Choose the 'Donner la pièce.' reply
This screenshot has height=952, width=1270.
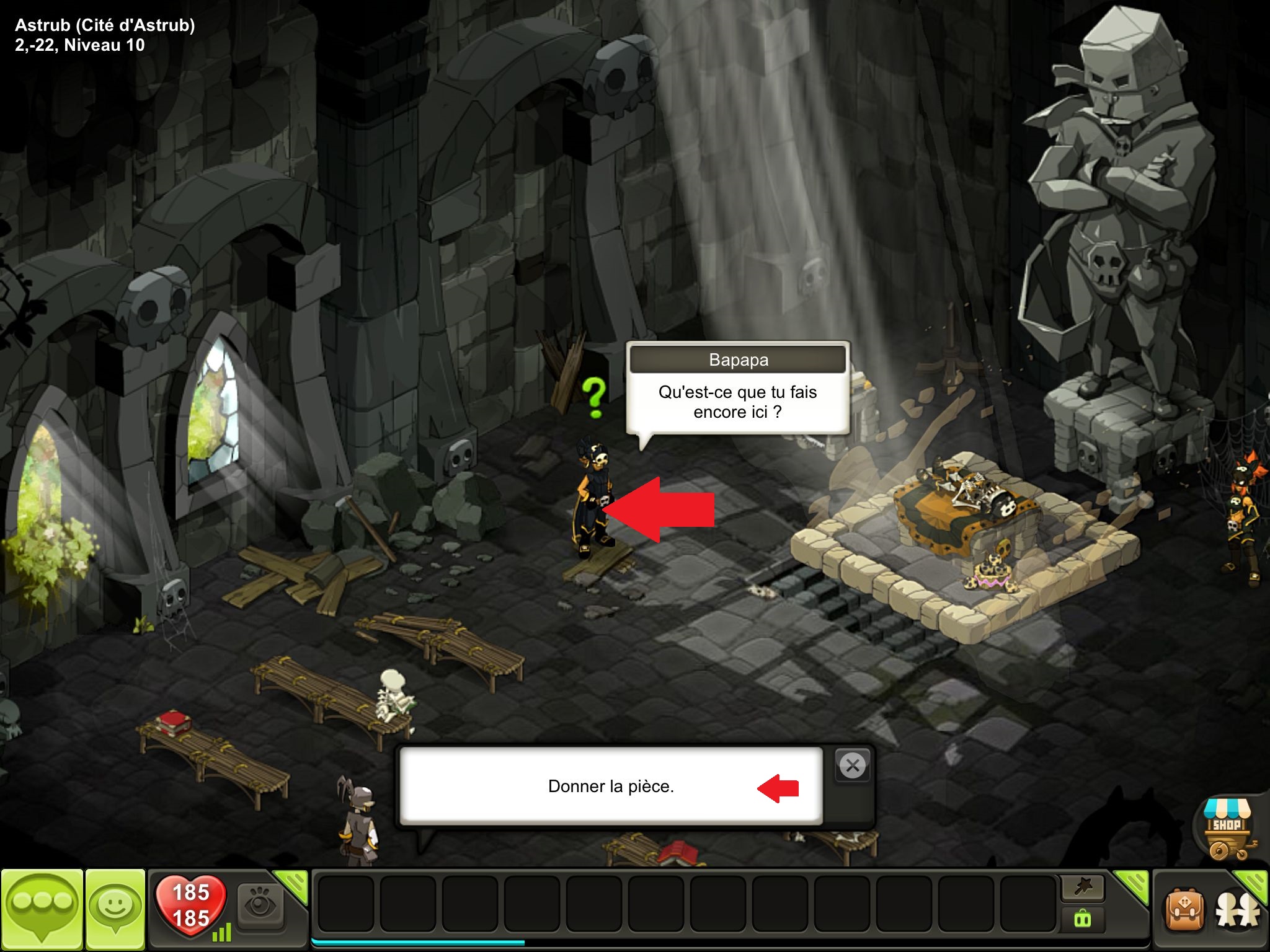[611, 786]
